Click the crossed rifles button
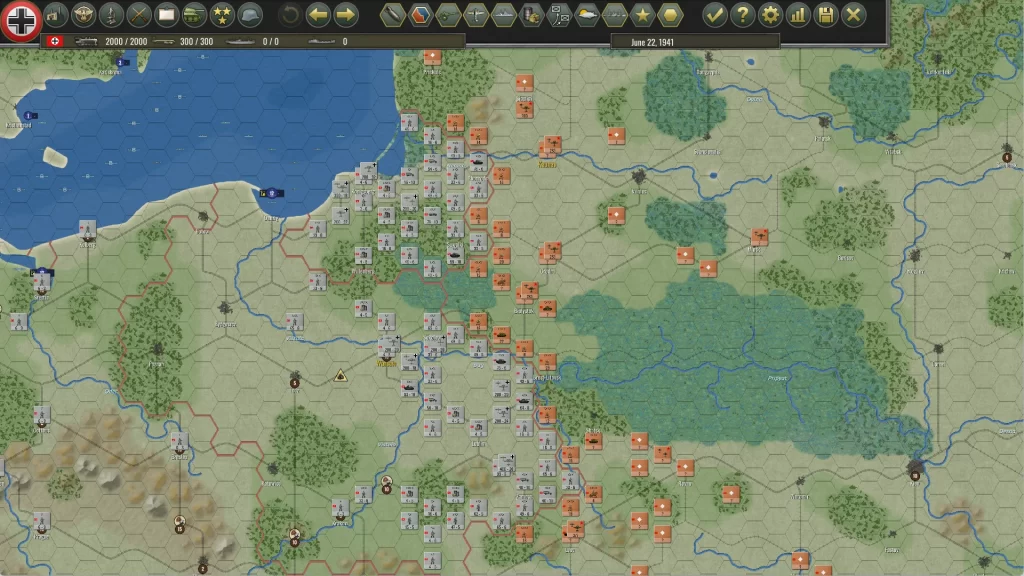Screen dimensions: 1024x576 [139, 15]
